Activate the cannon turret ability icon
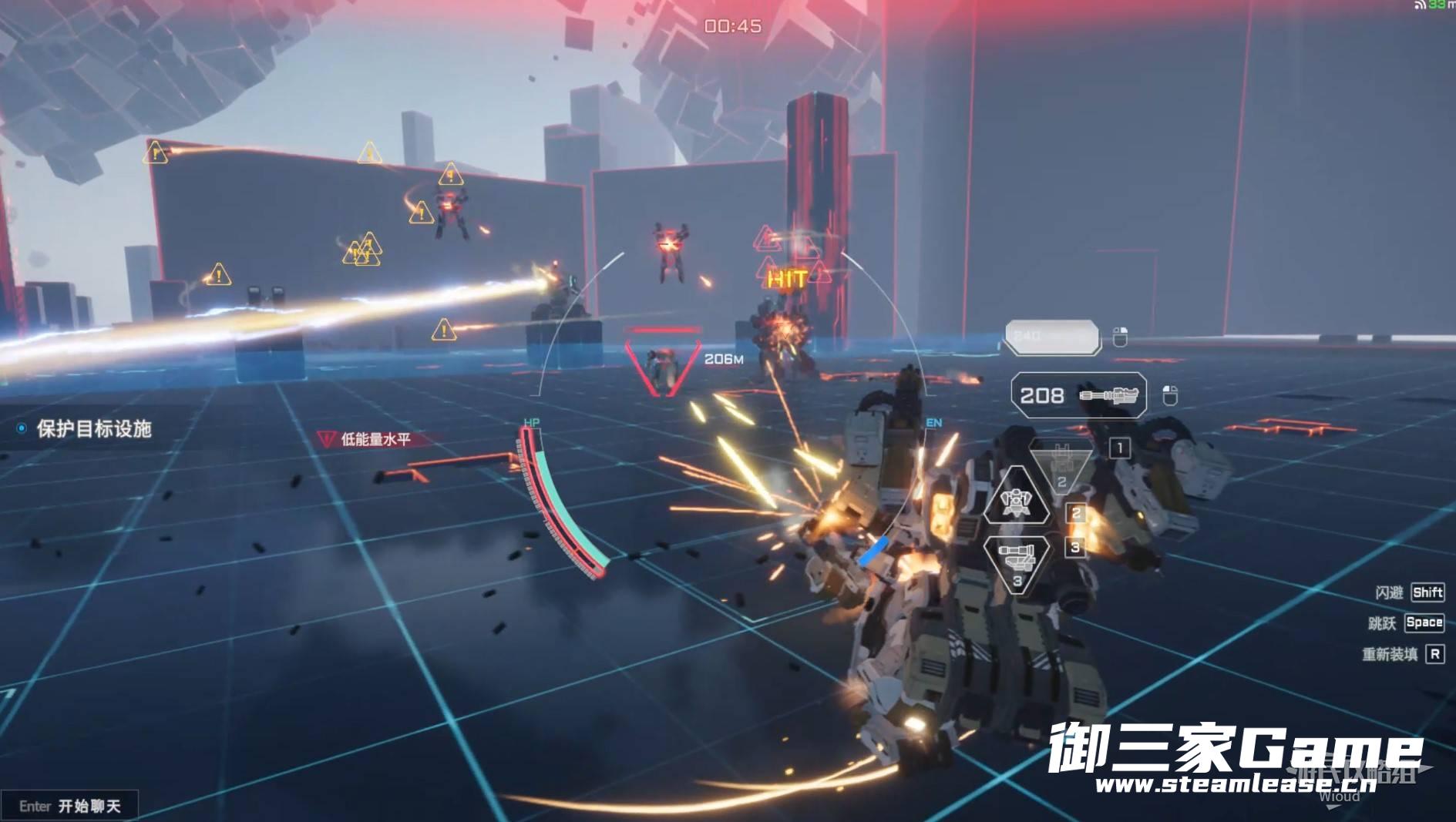 (x=1017, y=559)
